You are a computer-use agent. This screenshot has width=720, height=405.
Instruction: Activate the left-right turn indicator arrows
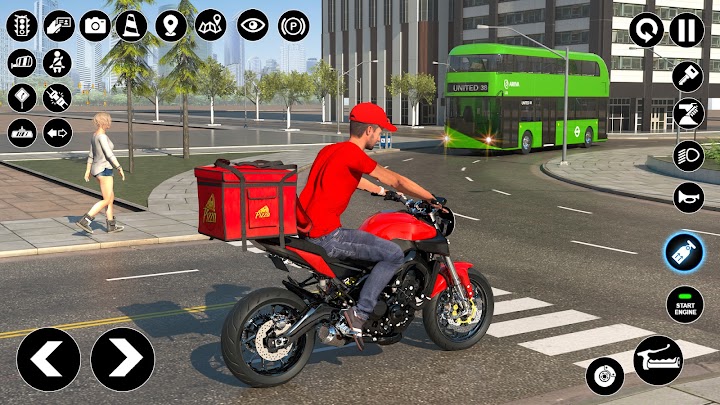point(57,132)
